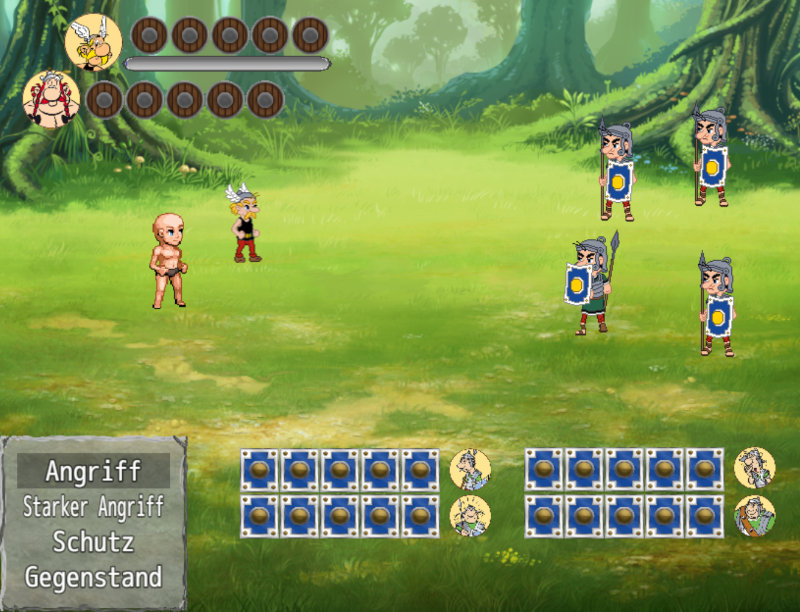Image resolution: width=800 pixels, height=612 pixels.
Task: Choose Starker Angriff from the battle menu
Action: pos(93,506)
